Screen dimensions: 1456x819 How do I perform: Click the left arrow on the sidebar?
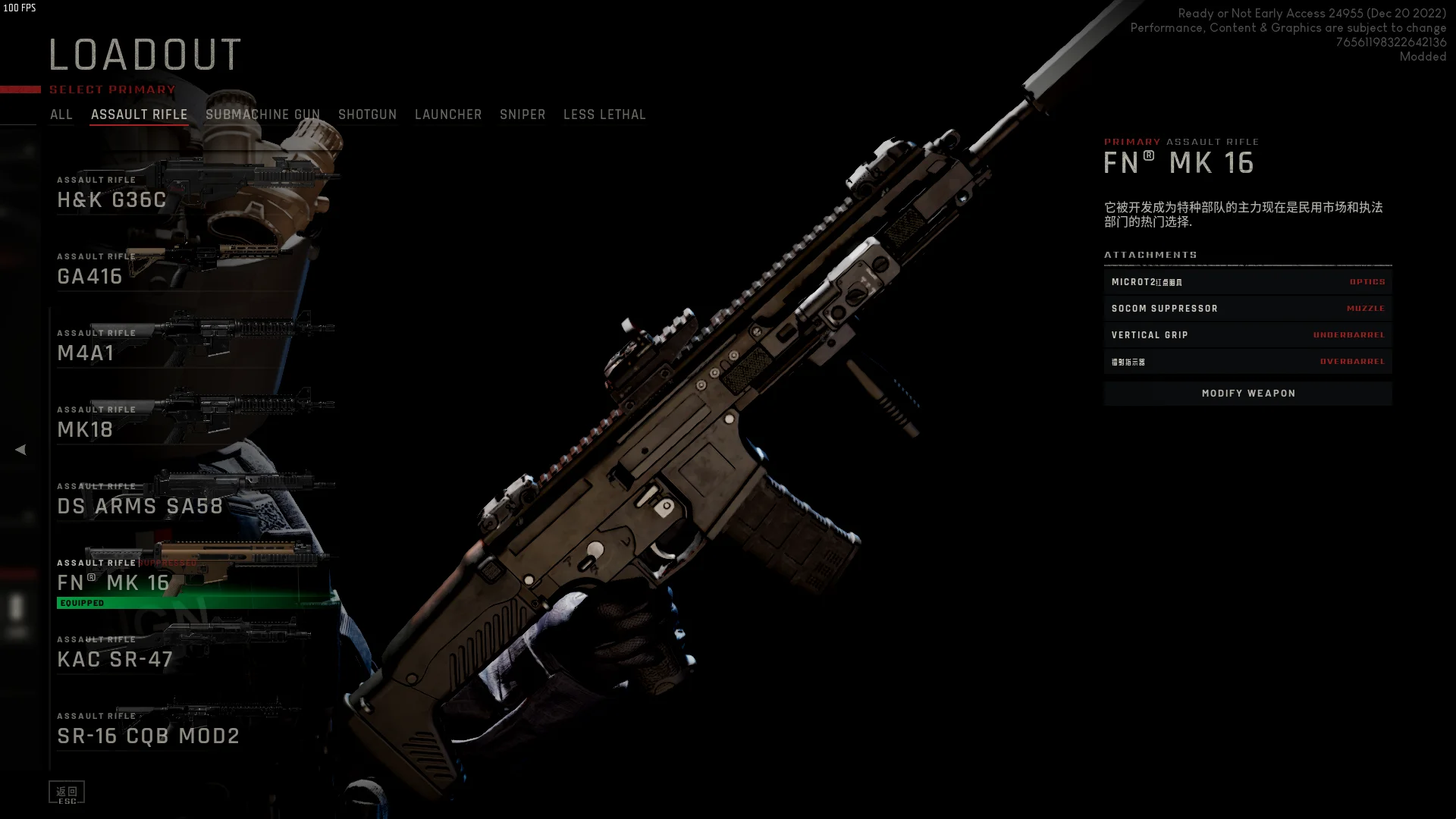pos(20,450)
